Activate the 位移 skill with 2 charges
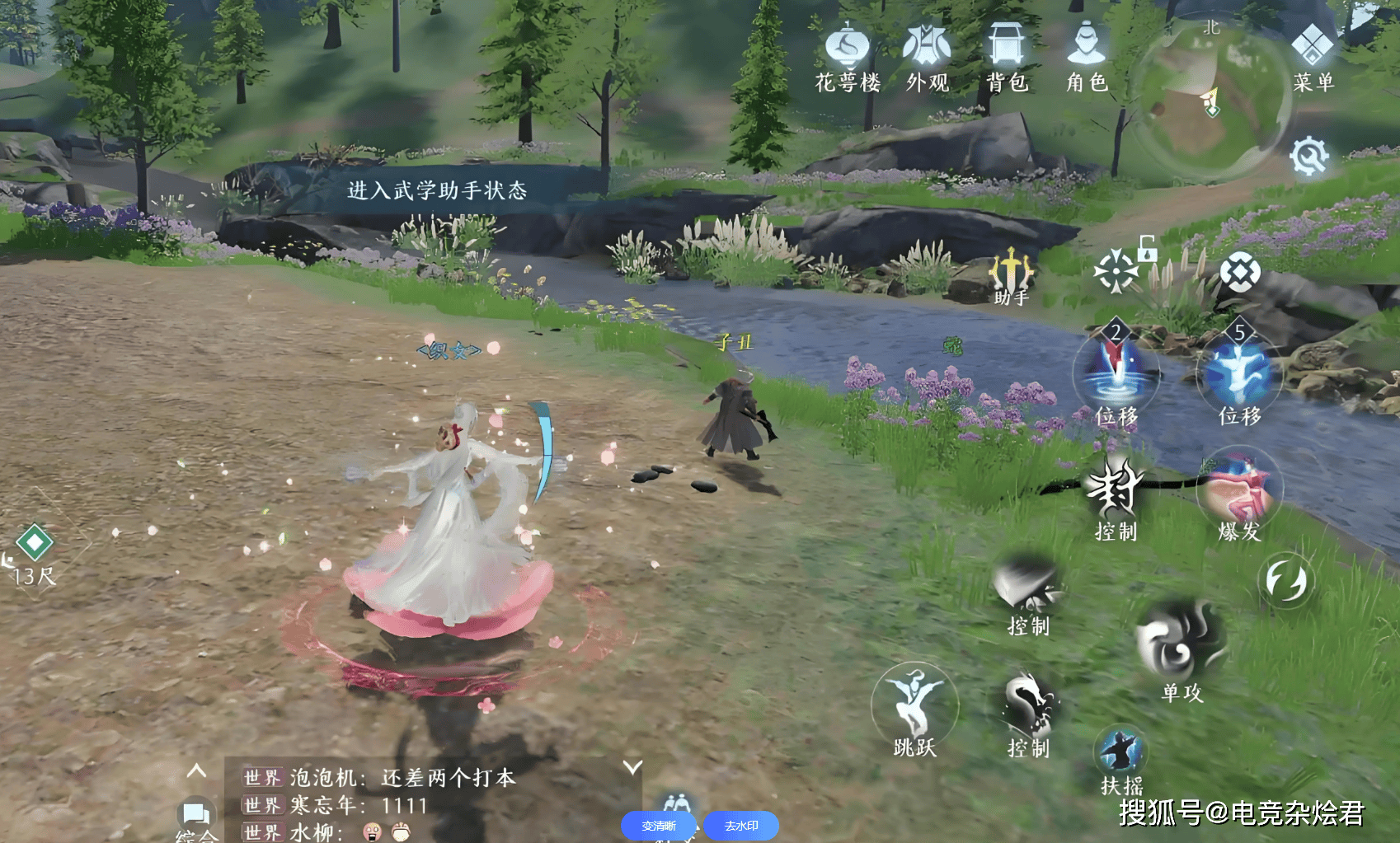The image size is (1400, 843). 1116,372
